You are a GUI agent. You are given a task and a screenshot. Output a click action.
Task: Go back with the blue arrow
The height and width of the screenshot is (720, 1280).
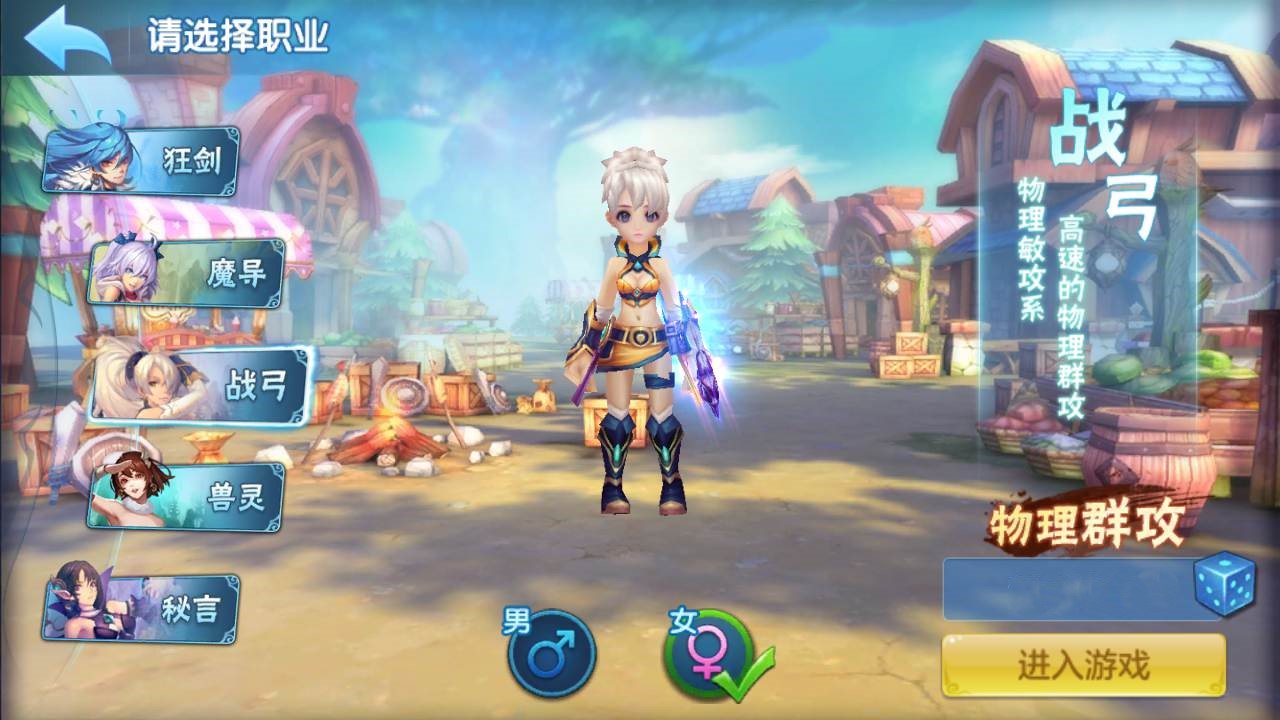click(x=67, y=40)
